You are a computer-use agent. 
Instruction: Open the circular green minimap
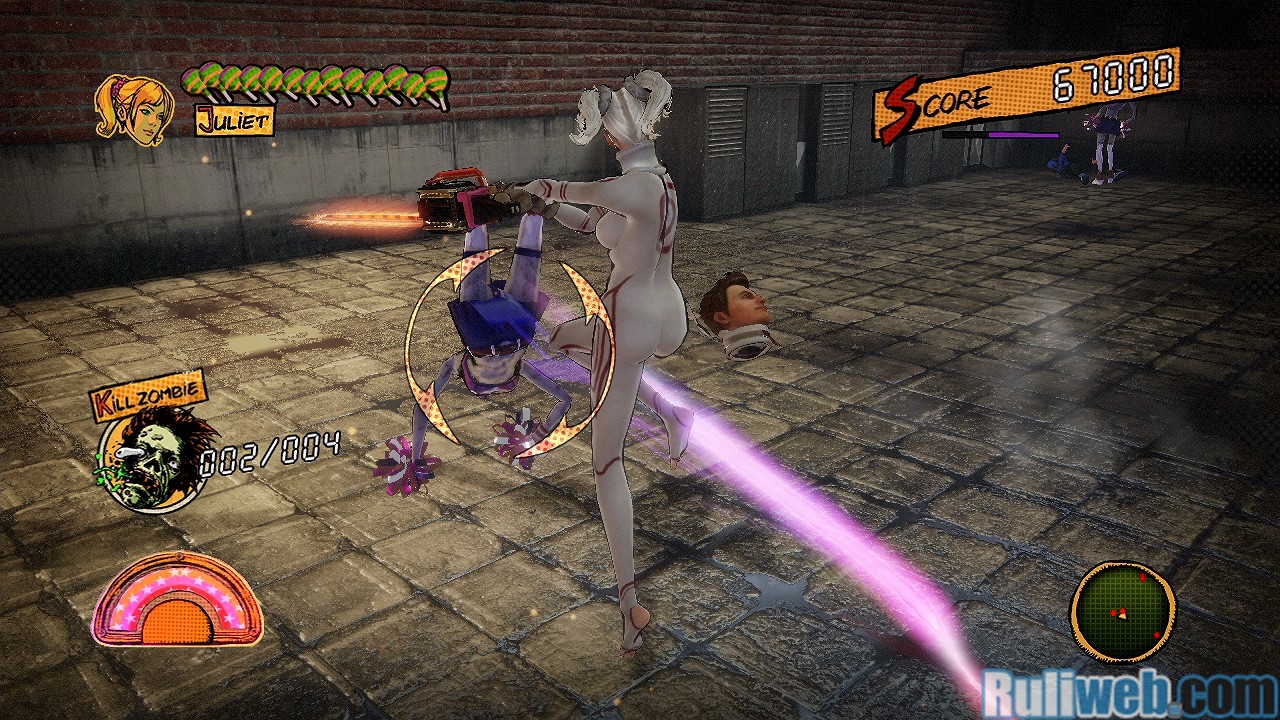coord(1123,610)
